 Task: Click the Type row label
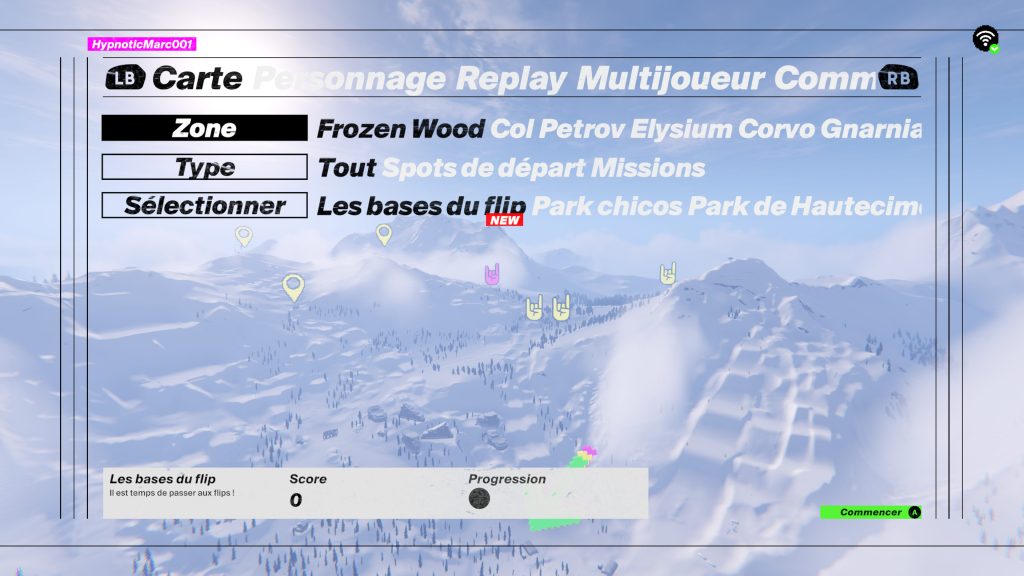(204, 167)
